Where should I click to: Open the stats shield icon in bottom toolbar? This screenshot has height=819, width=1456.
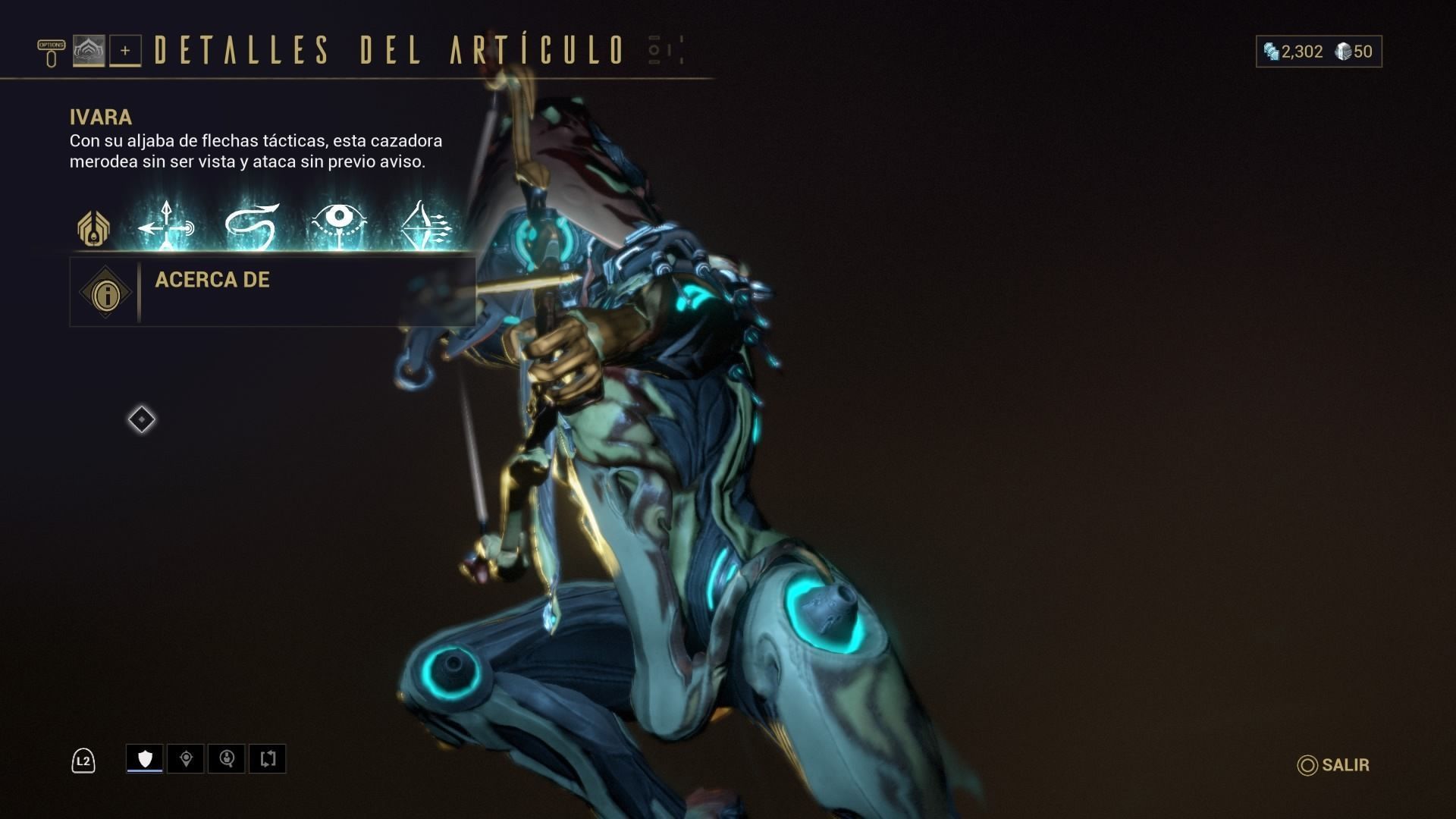144,758
